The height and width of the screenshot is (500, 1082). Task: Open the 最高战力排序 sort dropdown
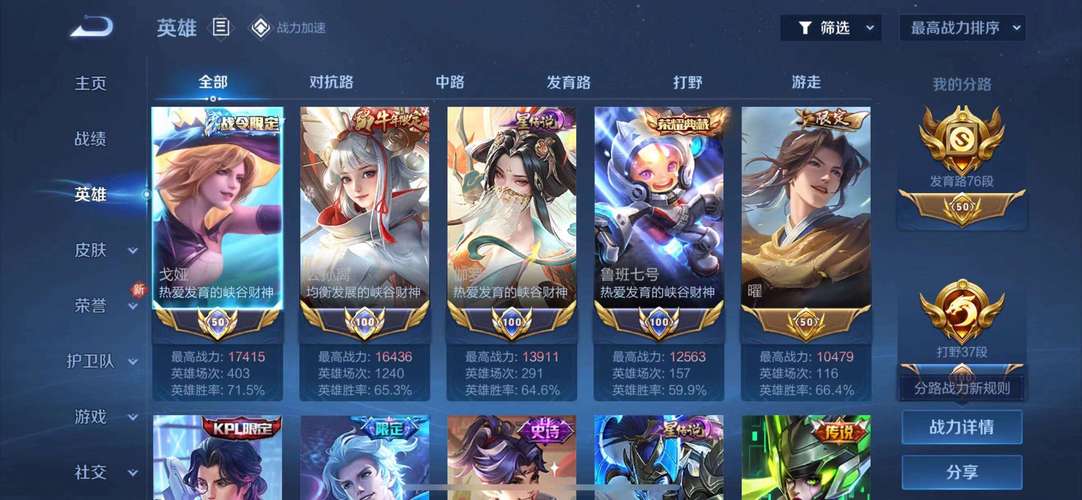[x=962, y=28]
